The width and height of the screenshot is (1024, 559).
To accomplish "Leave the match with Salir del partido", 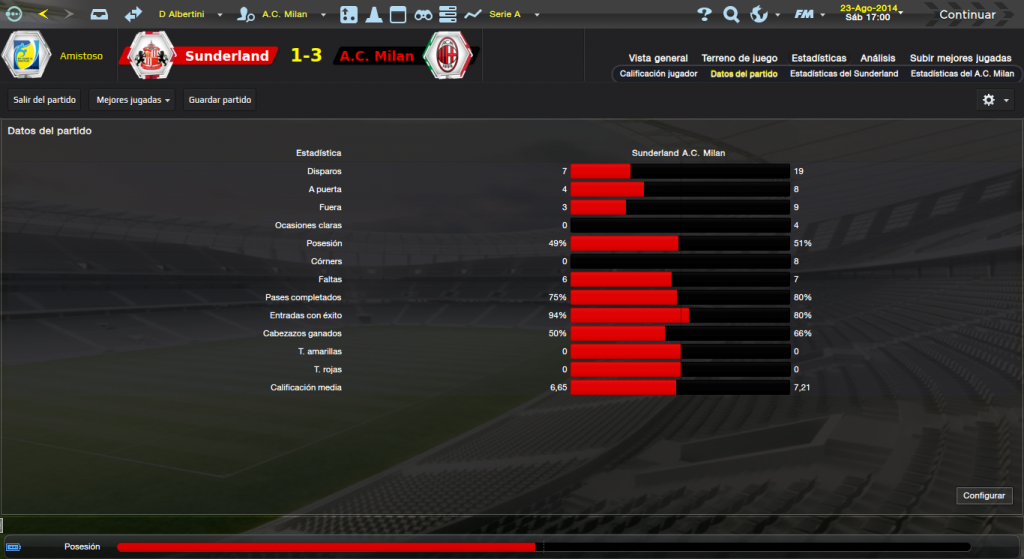I will pyautogui.click(x=44, y=100).
